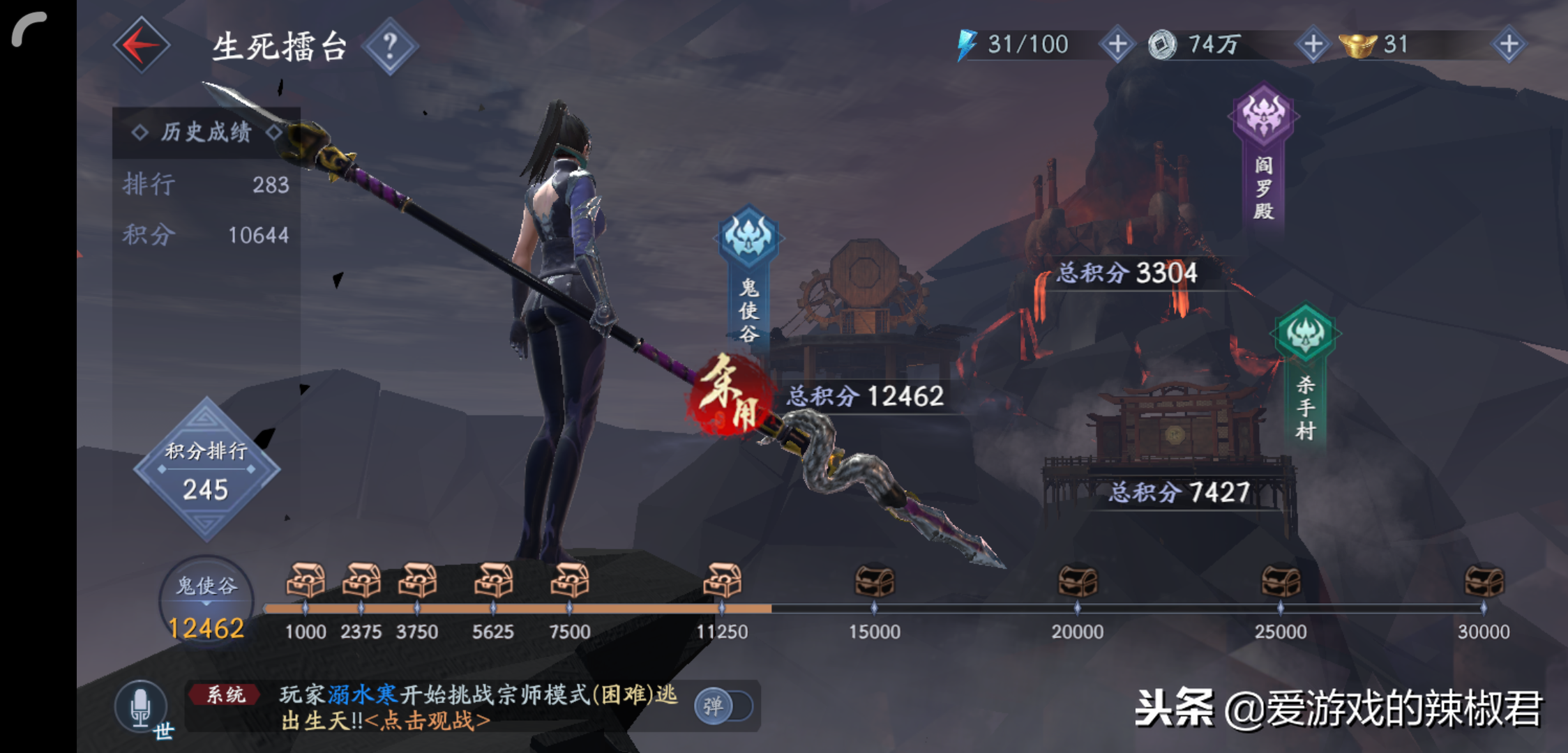Select the 鬼使谷 stage banner
Screen dimensions: 1568x753
(748, 279)
